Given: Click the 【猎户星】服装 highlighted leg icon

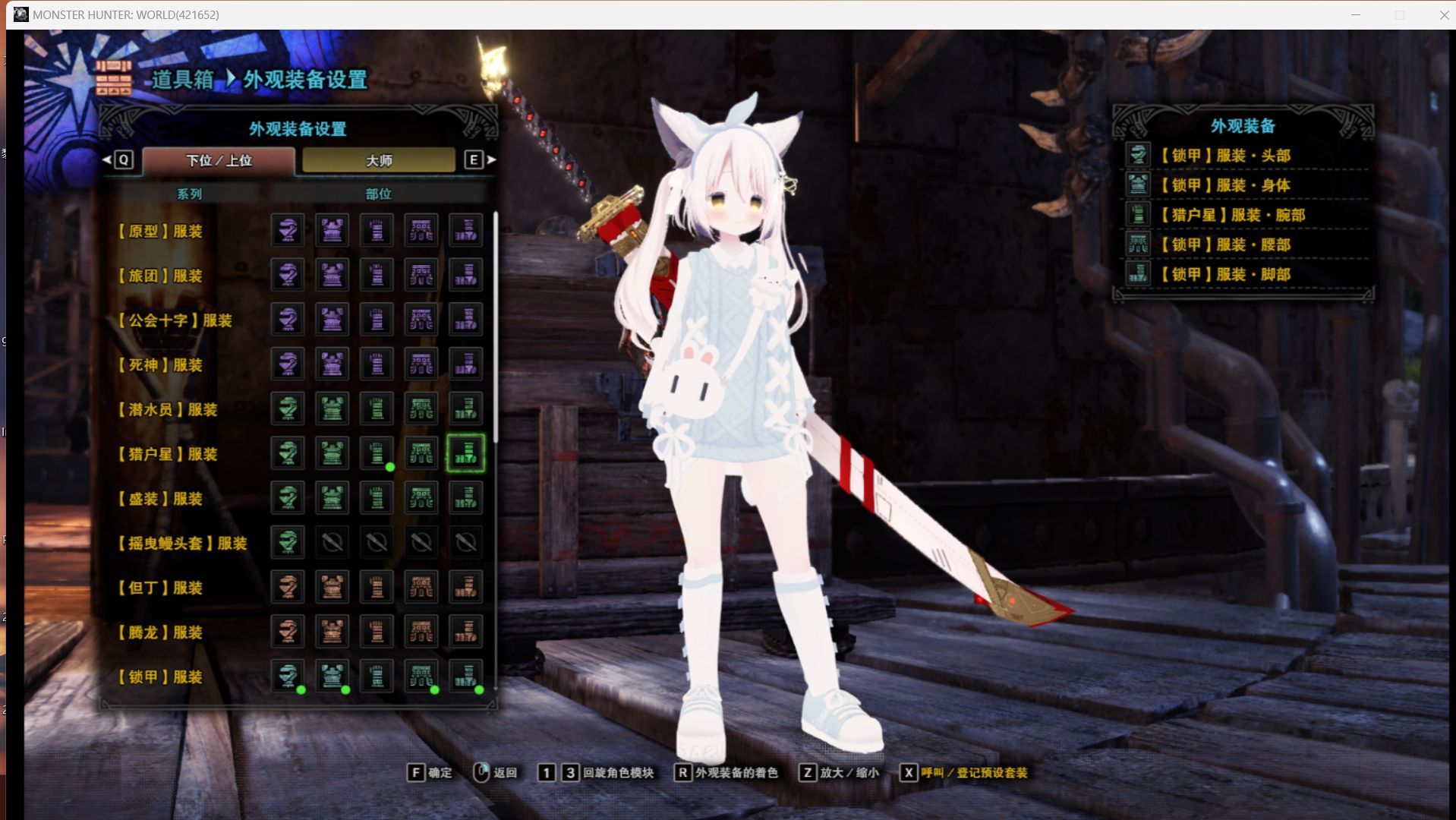Looking at the screenshot, I should point(465,453).
